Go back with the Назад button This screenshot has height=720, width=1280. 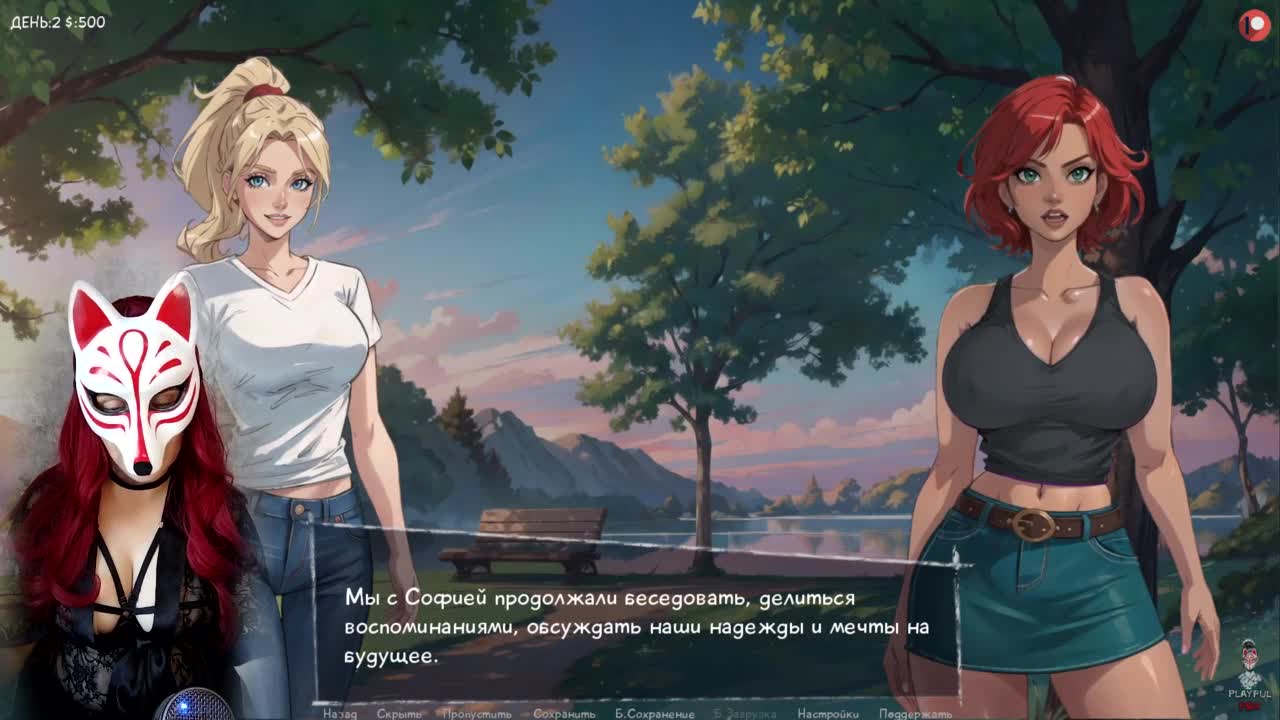(339, 714)
